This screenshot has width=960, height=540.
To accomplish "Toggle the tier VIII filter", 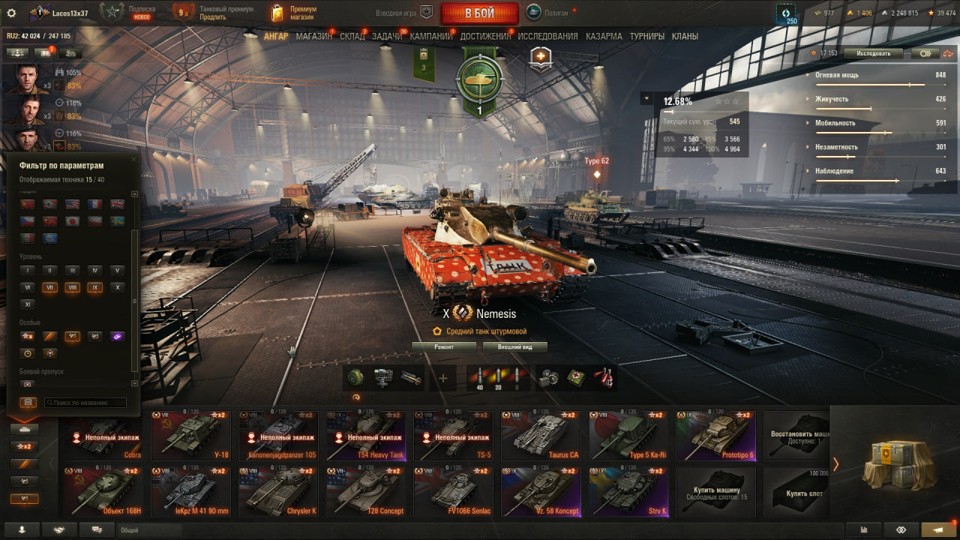I will [x=73, y=287].
